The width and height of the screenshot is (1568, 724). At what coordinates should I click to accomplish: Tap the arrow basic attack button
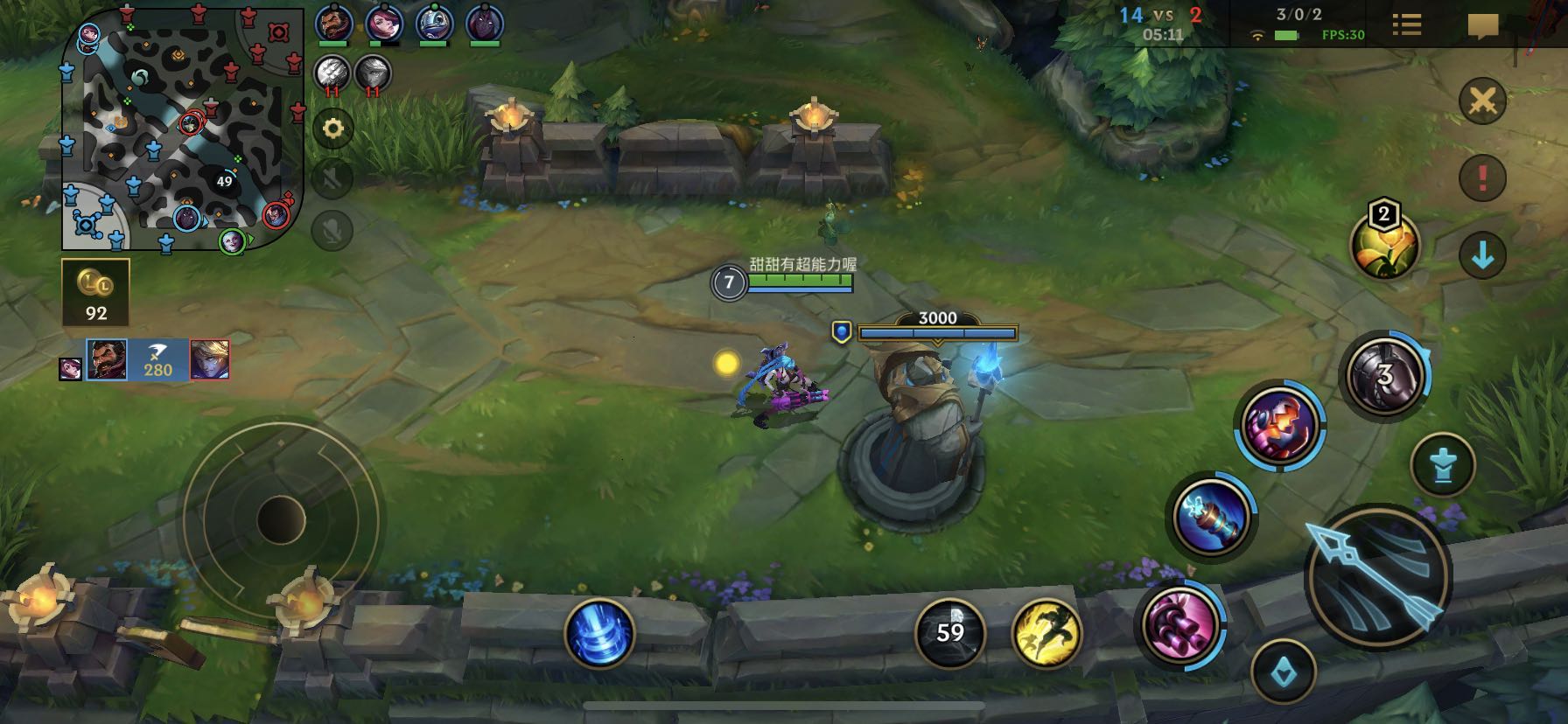tap(1378, 577)
